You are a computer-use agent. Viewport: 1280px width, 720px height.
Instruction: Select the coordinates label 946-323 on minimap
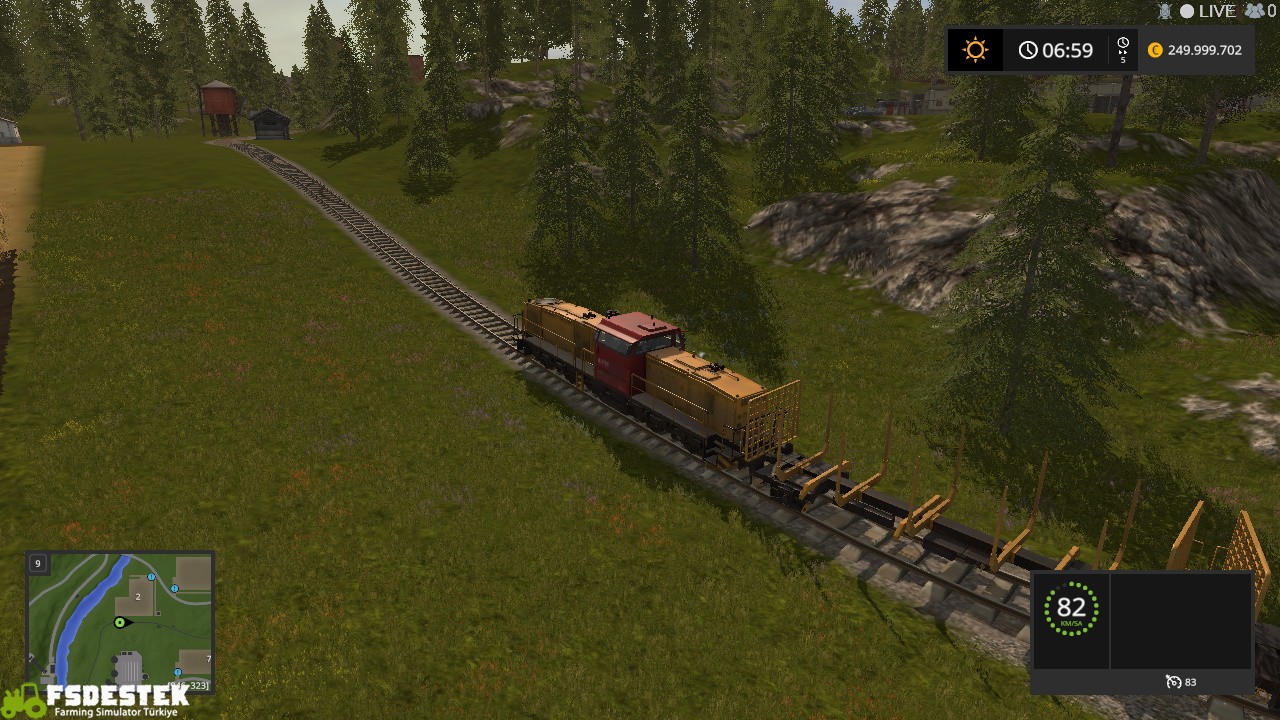[188, 685]
